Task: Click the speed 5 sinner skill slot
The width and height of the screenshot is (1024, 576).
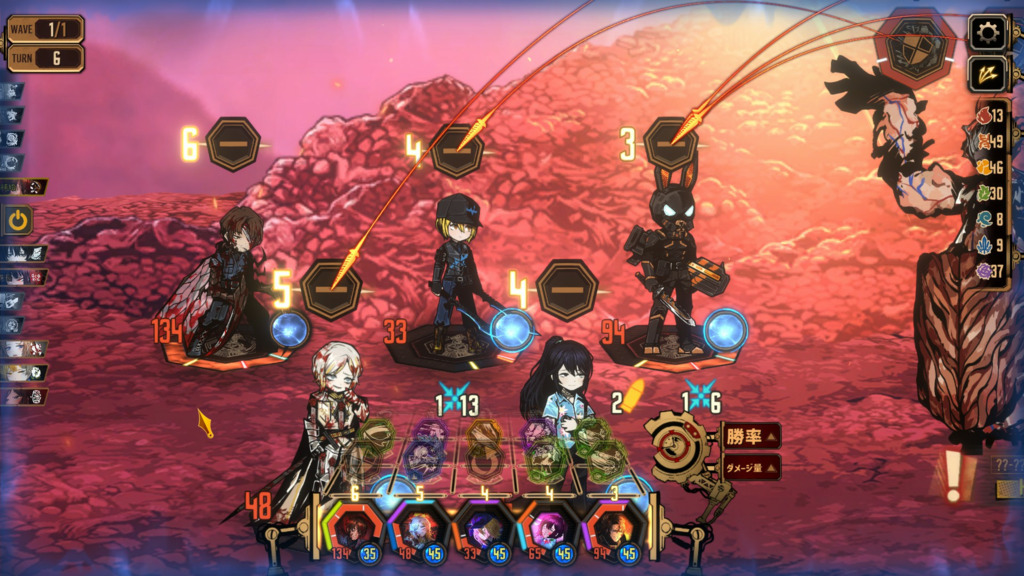Action: [x=332, y=289]
